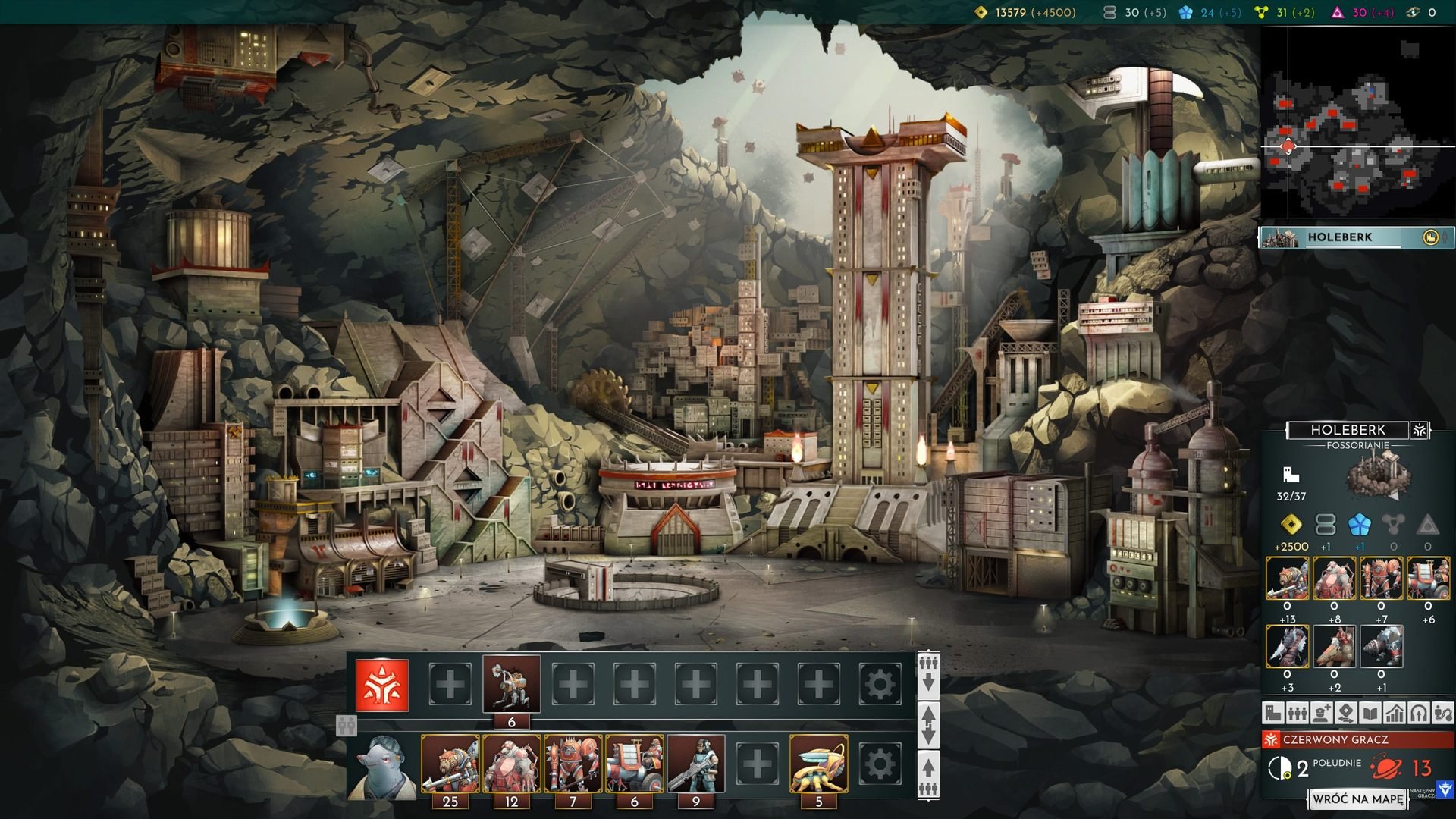Open the hero army gear settings

(x=880, y=764)
